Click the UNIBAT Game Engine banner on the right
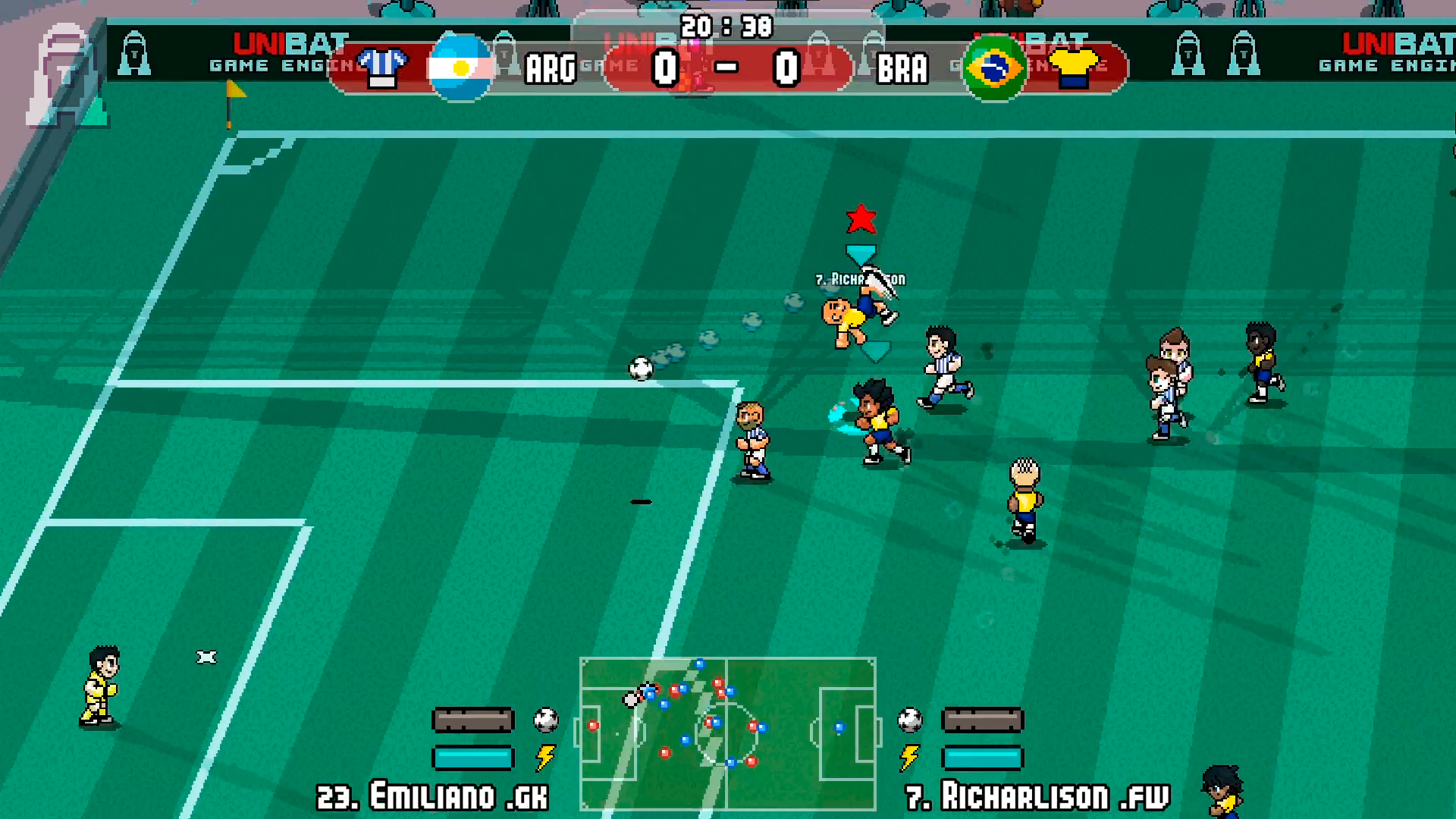 1407,53
